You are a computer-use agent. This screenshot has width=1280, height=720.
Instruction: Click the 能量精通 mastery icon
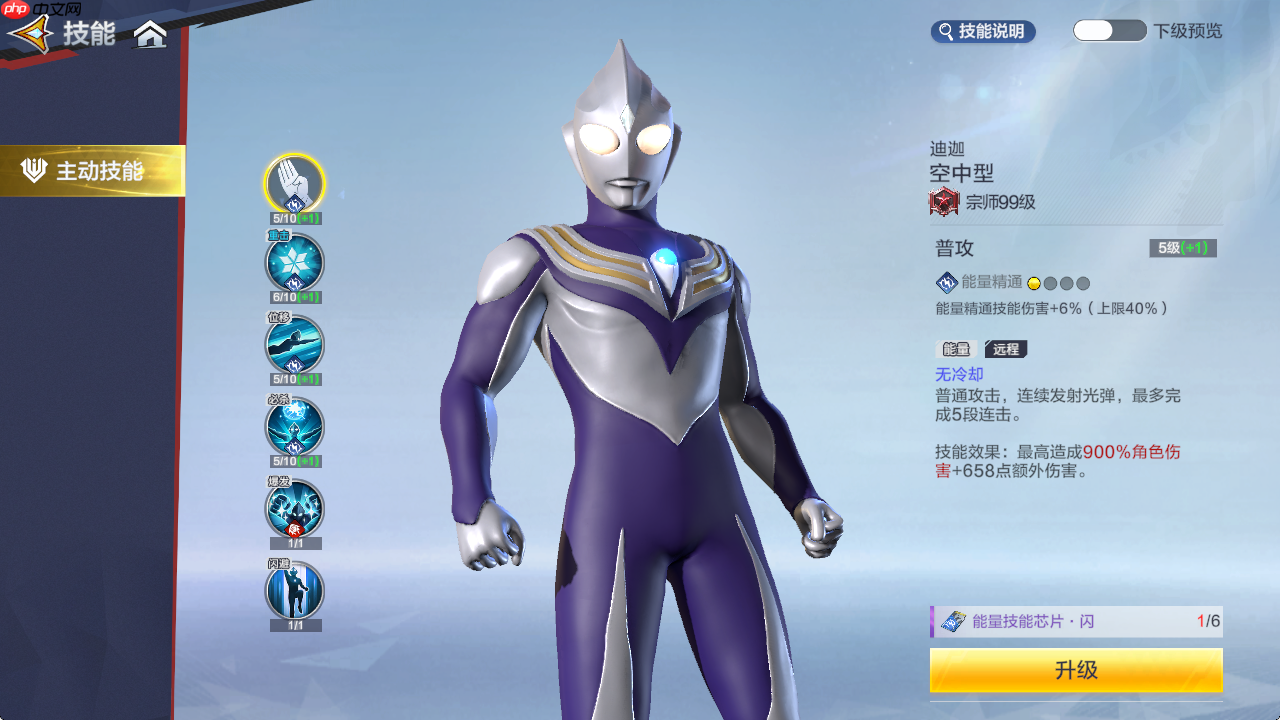click(x=946, y=283)
